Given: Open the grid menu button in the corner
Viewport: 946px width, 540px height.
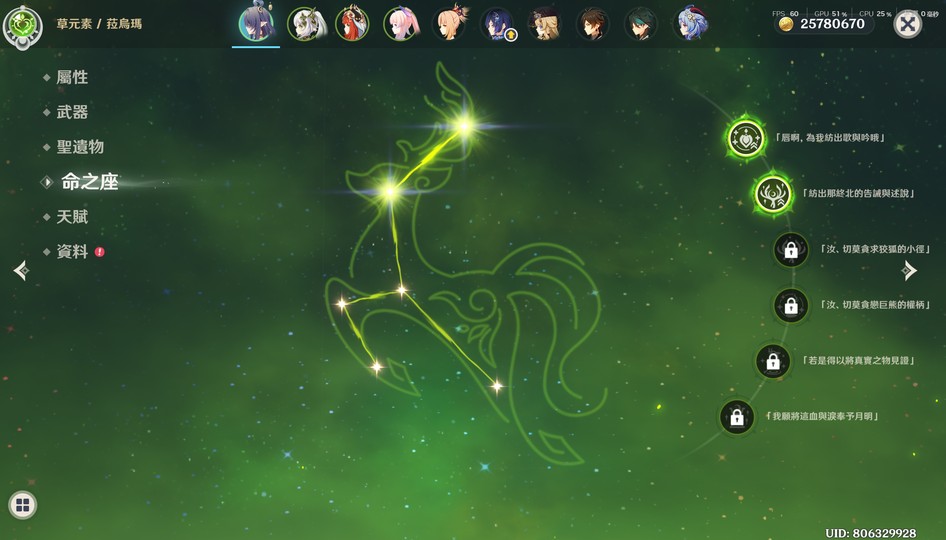Looking at the screenshot, I should [x=22, y=505].
